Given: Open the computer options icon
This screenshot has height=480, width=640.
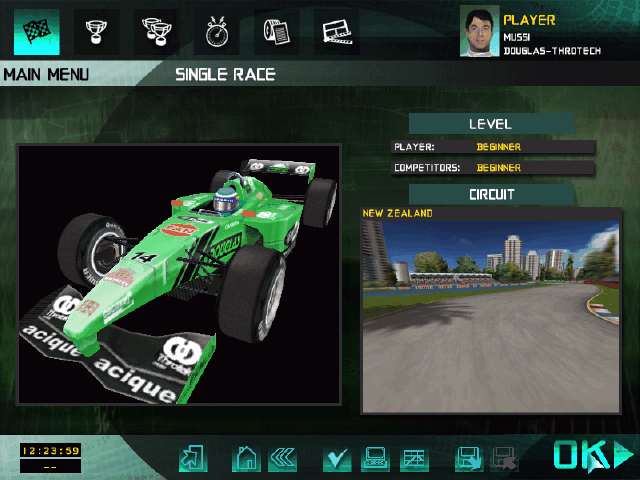Looking at the screenshot, I should tap(374, 459).
